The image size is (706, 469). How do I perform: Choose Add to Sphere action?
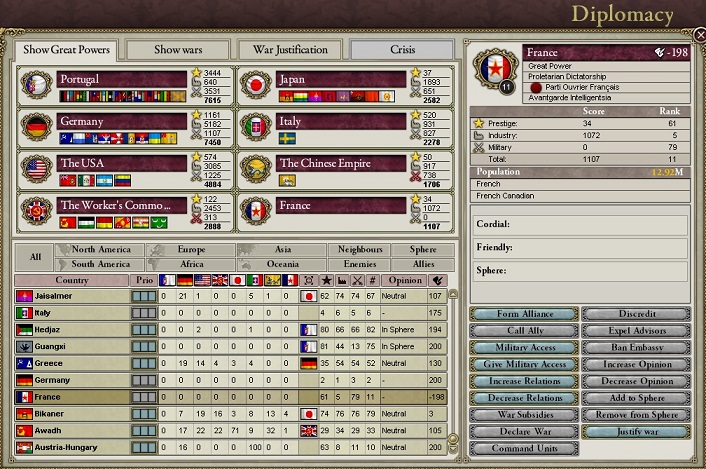[635, 398]
